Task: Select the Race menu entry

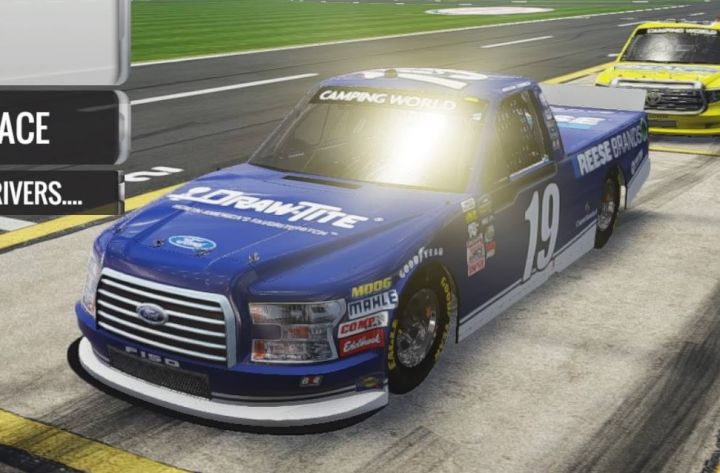Action: (x=58, y=128)
